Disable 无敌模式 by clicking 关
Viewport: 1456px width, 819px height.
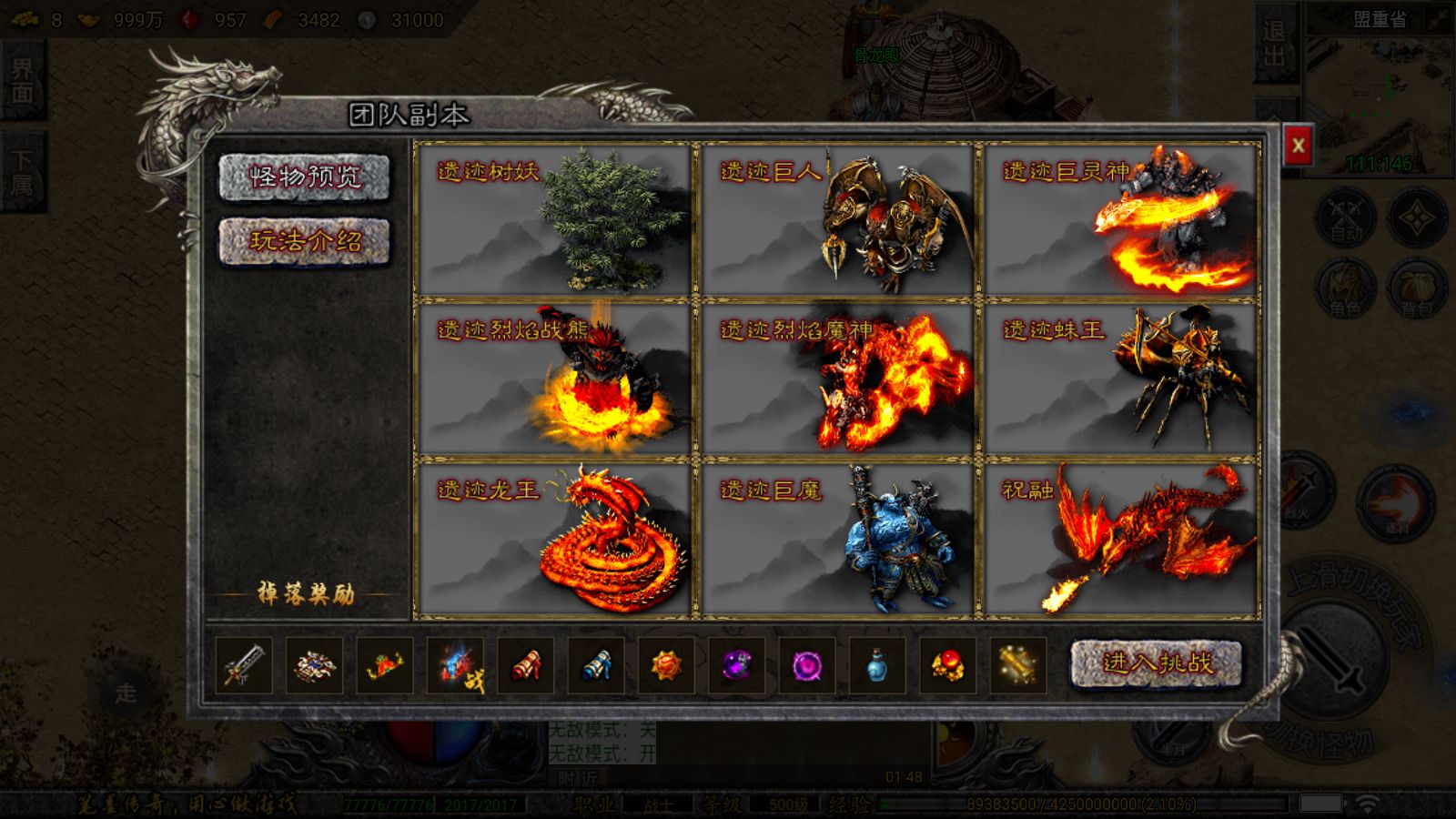point(650,731)
